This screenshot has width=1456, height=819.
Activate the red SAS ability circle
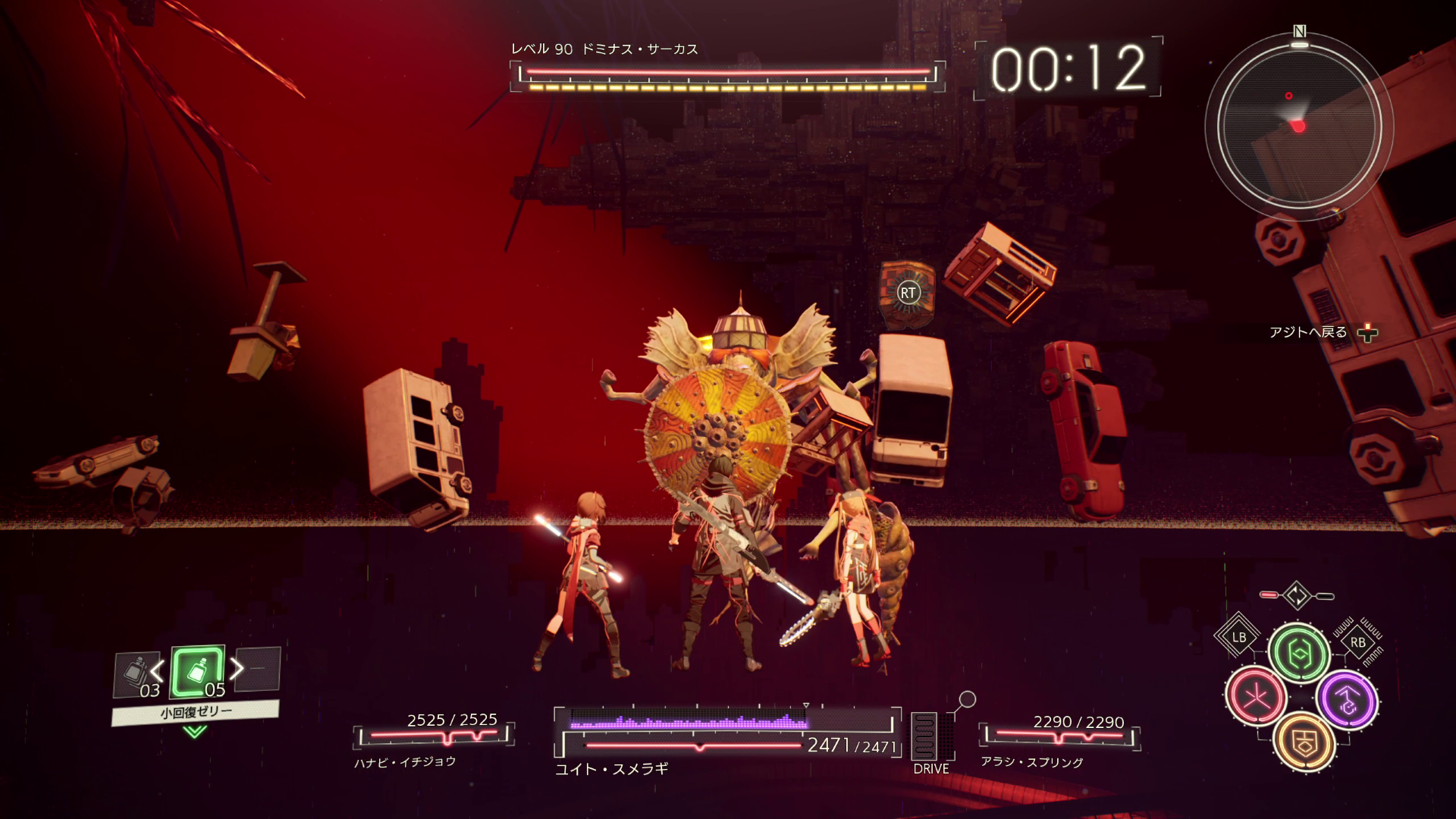pos(1256,696)
